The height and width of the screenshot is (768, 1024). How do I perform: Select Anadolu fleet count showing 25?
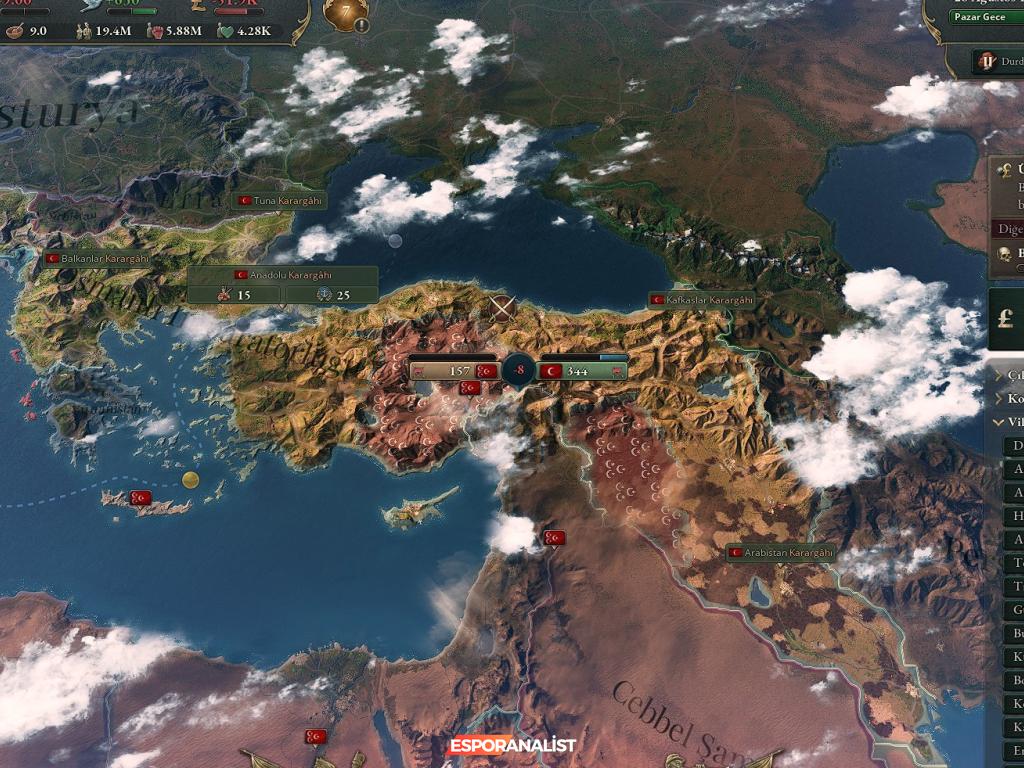333,295
